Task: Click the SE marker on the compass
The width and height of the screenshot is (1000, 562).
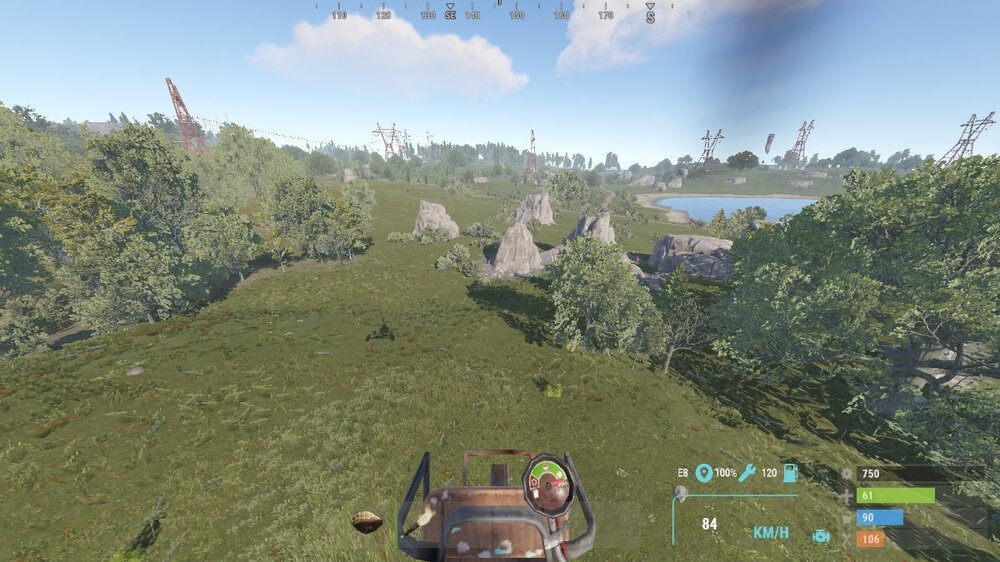Action: point(450,15)
